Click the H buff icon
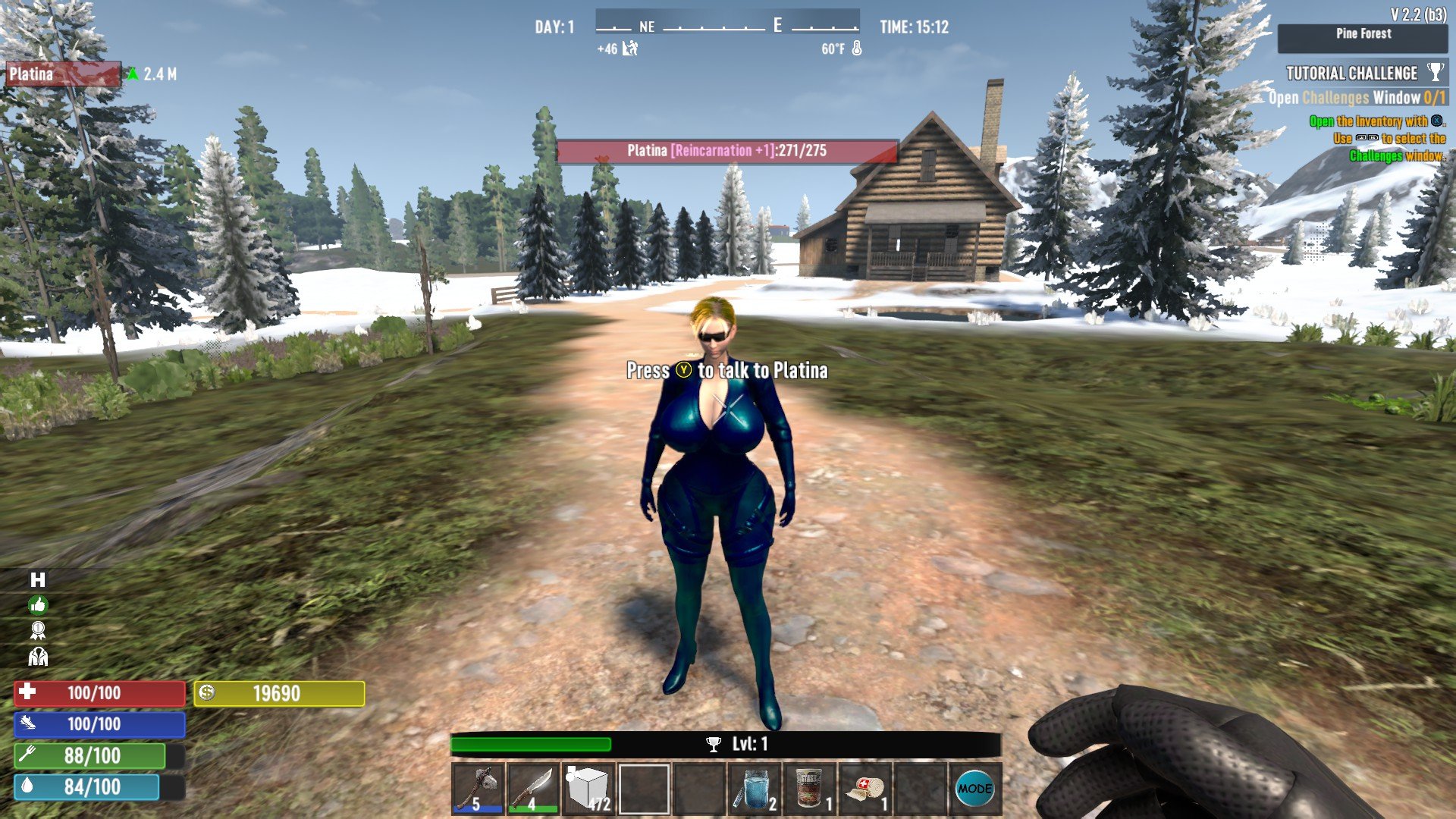1456x819 pixels. [38, 580]
